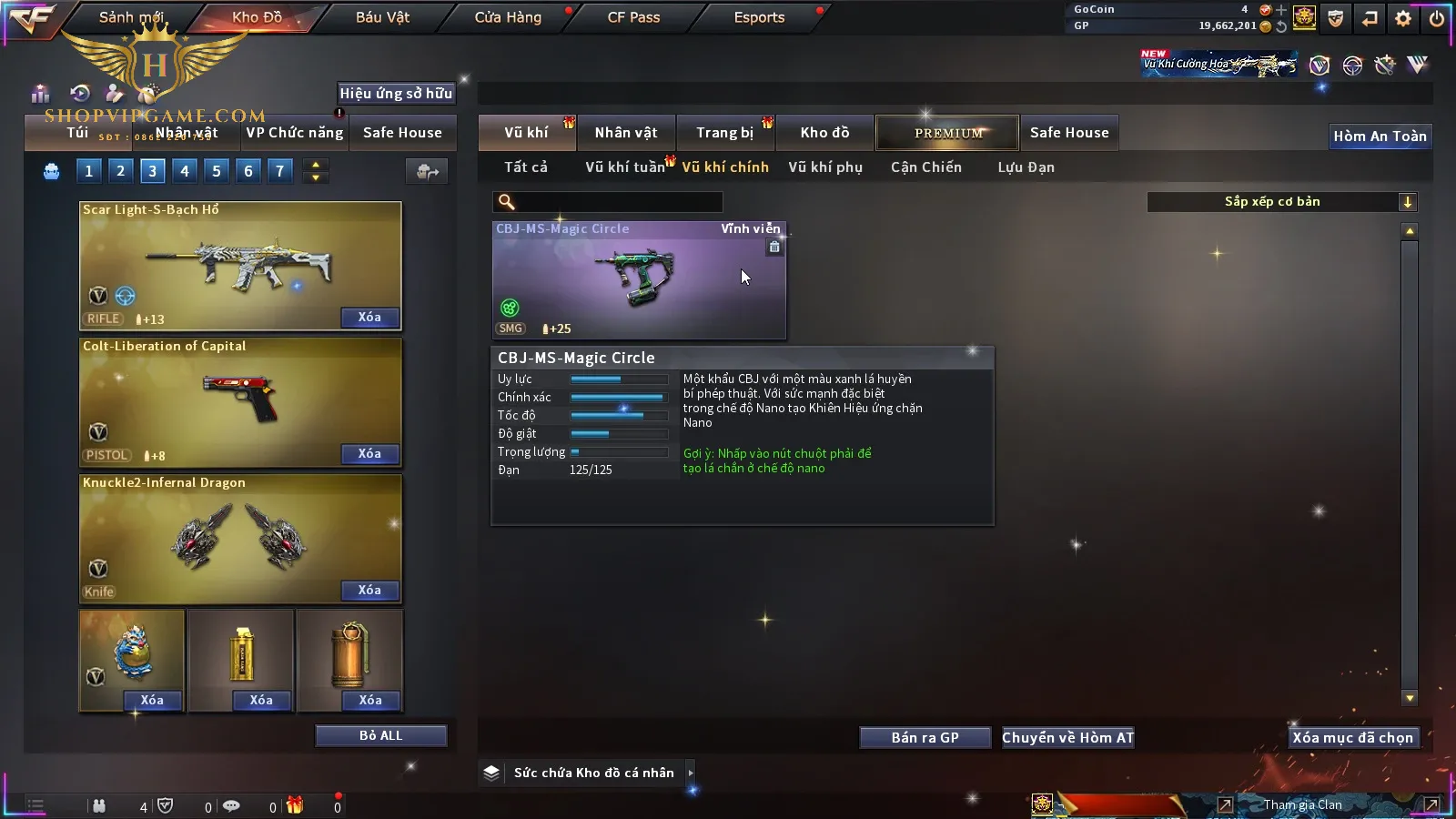Screen dimensions: 1456x819
Task: Select the Trang bị tab
Action: tap(724, 133)
